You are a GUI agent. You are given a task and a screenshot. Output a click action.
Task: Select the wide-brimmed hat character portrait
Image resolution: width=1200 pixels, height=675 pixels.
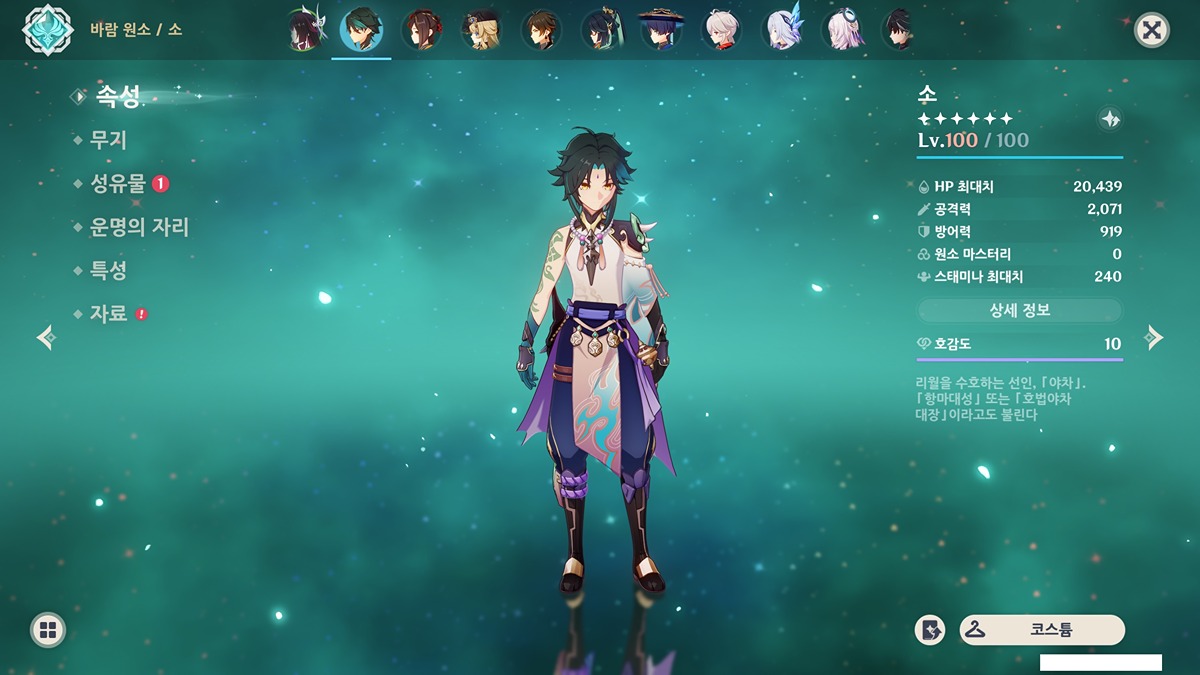point(661,29)
